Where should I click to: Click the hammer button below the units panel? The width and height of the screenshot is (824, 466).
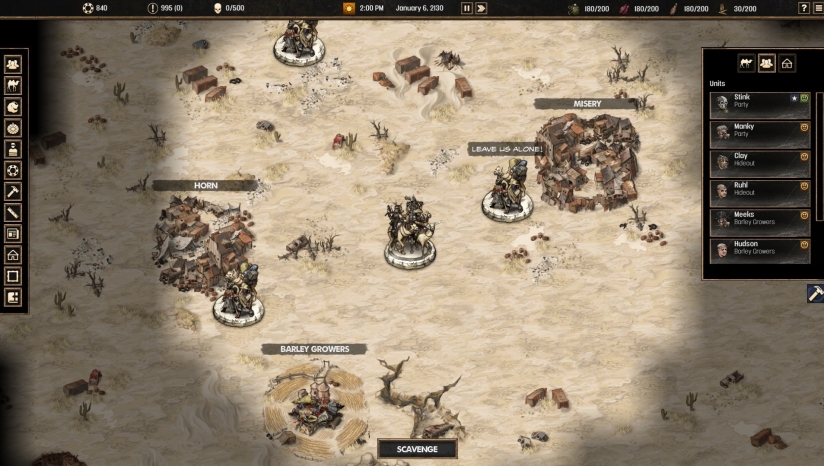coord(815,294)
